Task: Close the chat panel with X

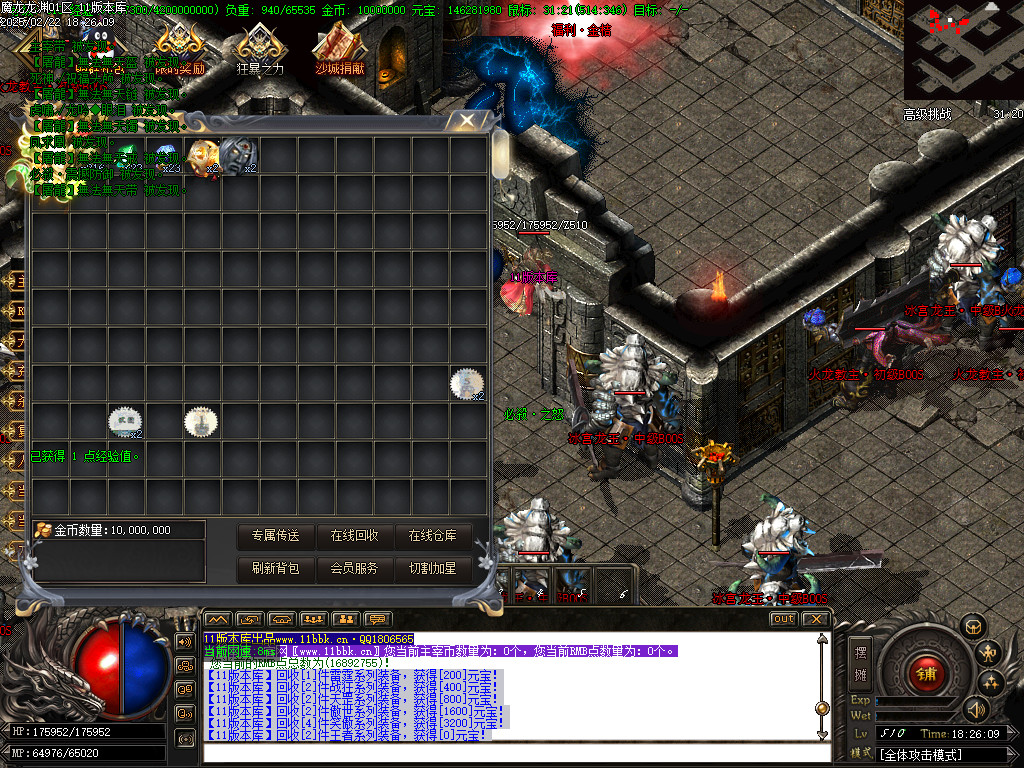Action: (x=816, y=619)
